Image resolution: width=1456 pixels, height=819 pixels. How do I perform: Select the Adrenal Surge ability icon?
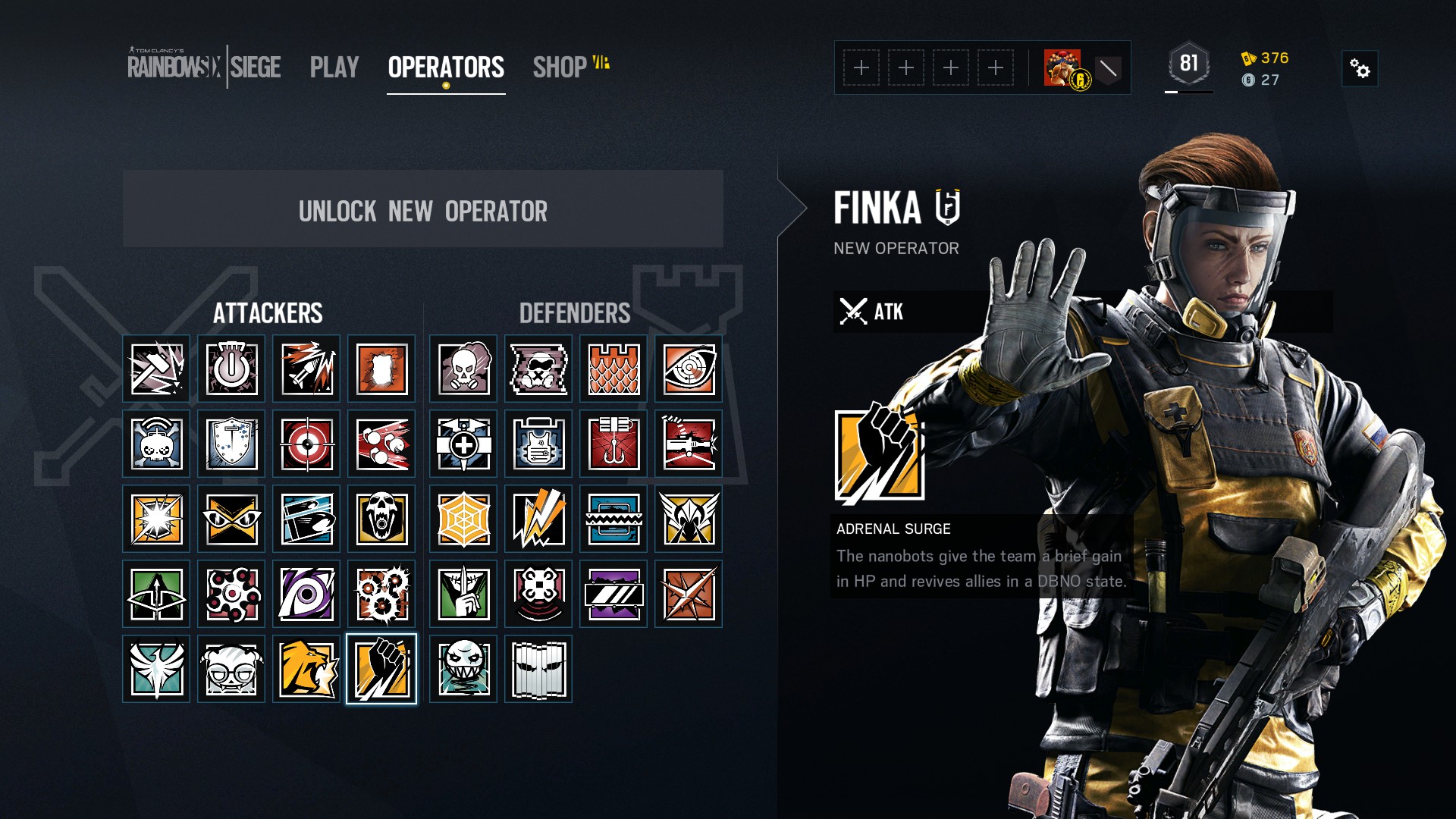click(880, 456)
